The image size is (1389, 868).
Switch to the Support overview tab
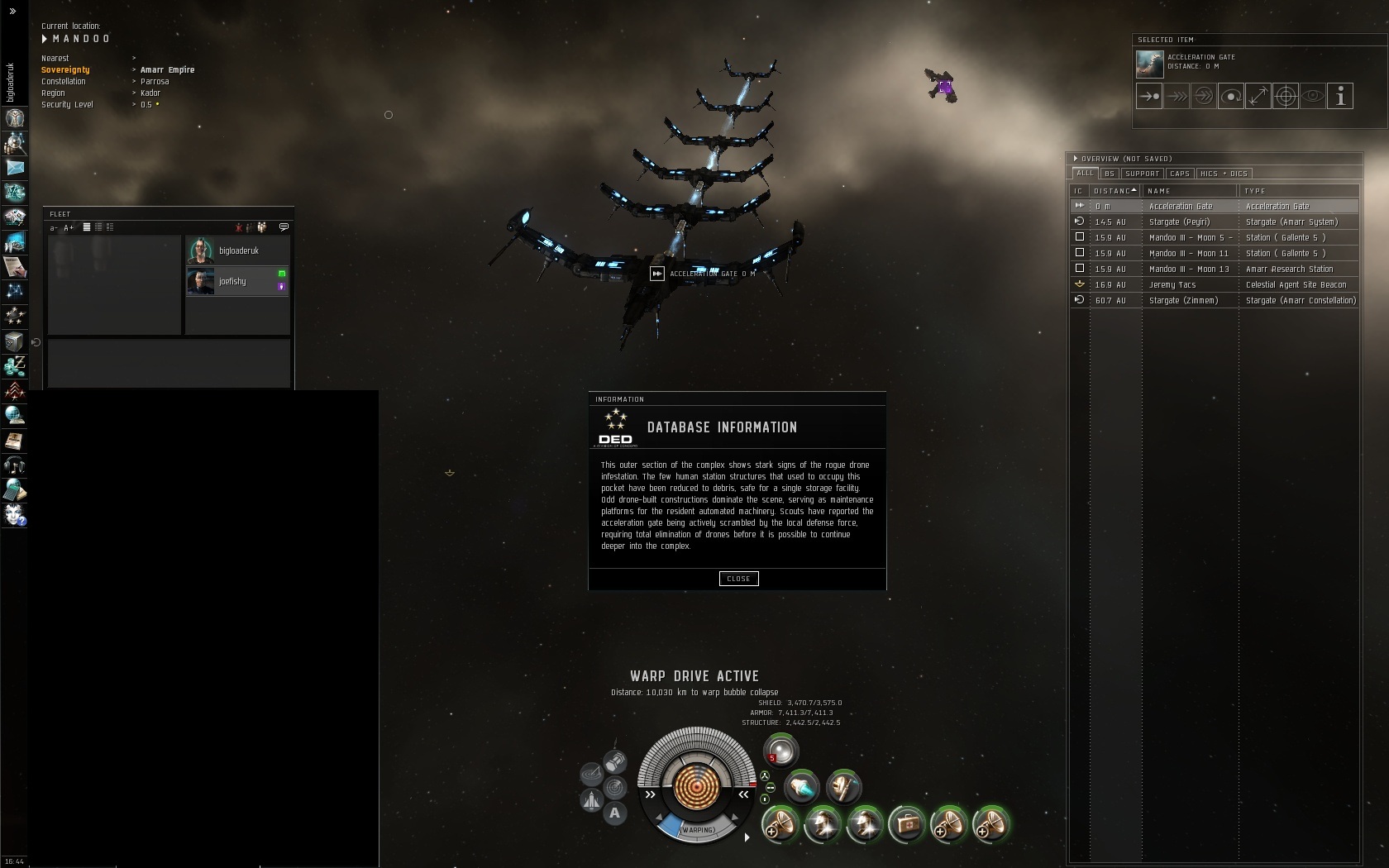pyautogui.click(x=1142, y=174)
